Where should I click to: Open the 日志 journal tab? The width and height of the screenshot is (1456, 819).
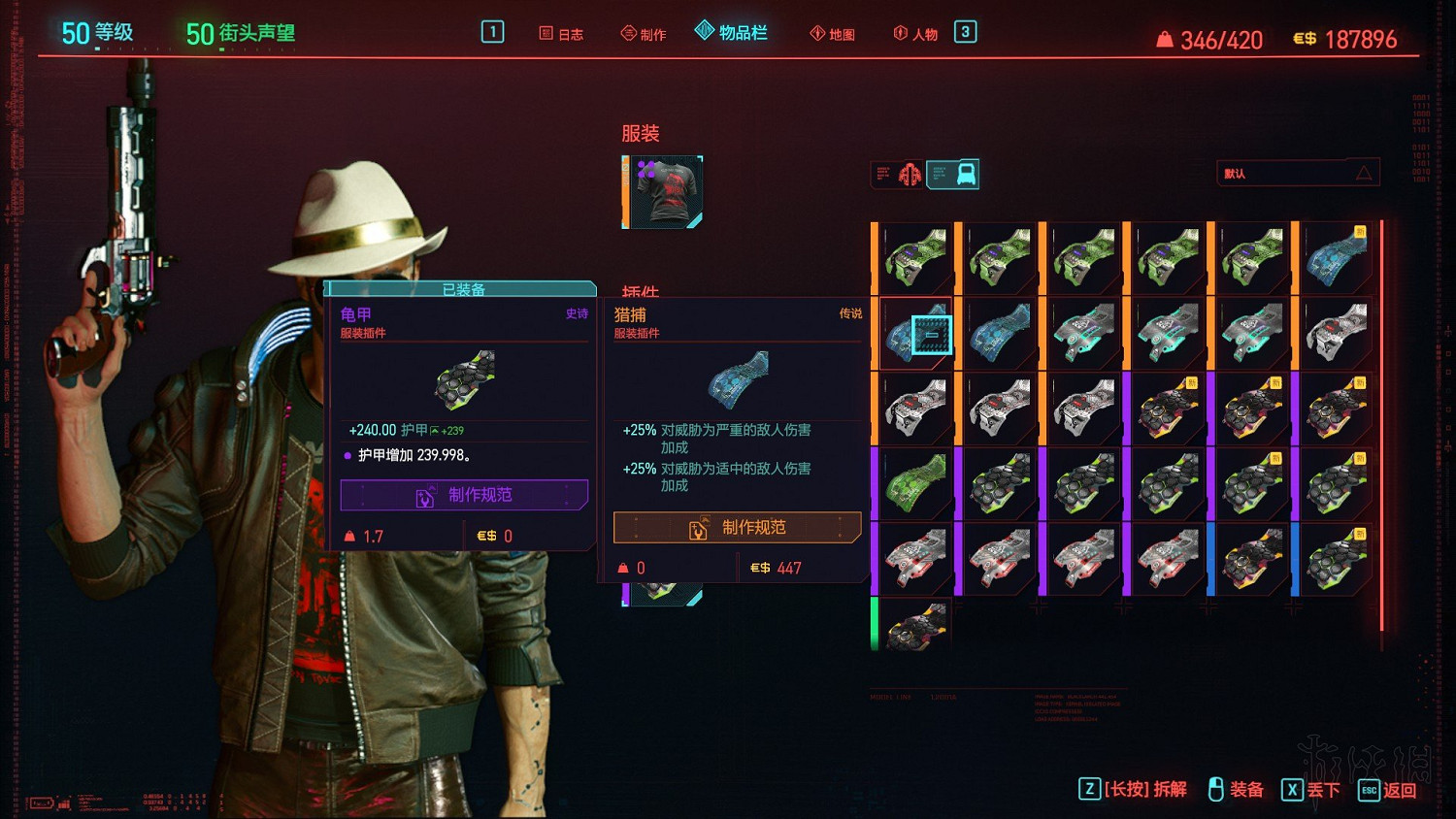pyautogui.click(x=561, y=34)
